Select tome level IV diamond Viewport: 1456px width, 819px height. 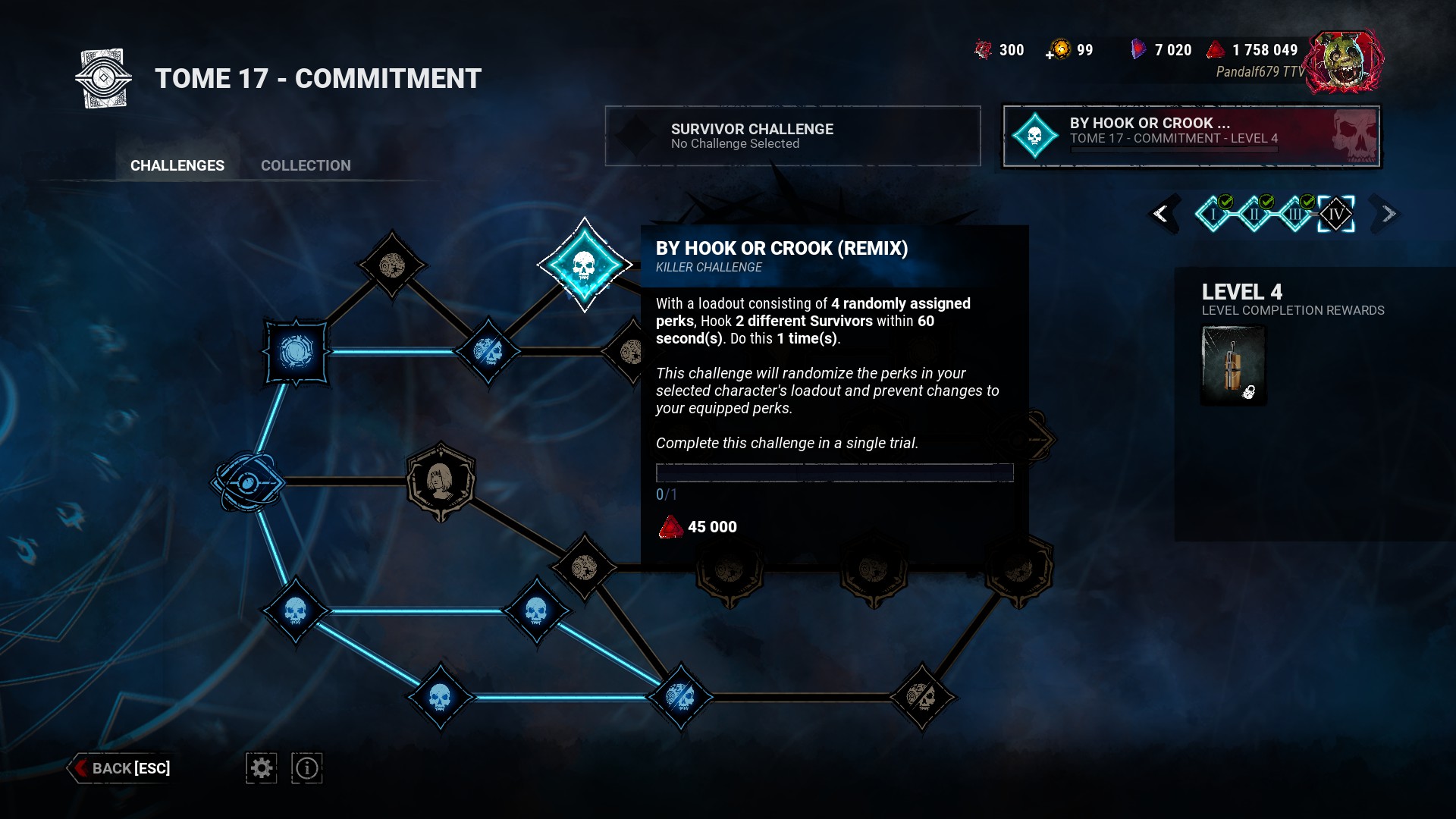pos(1336,215)
